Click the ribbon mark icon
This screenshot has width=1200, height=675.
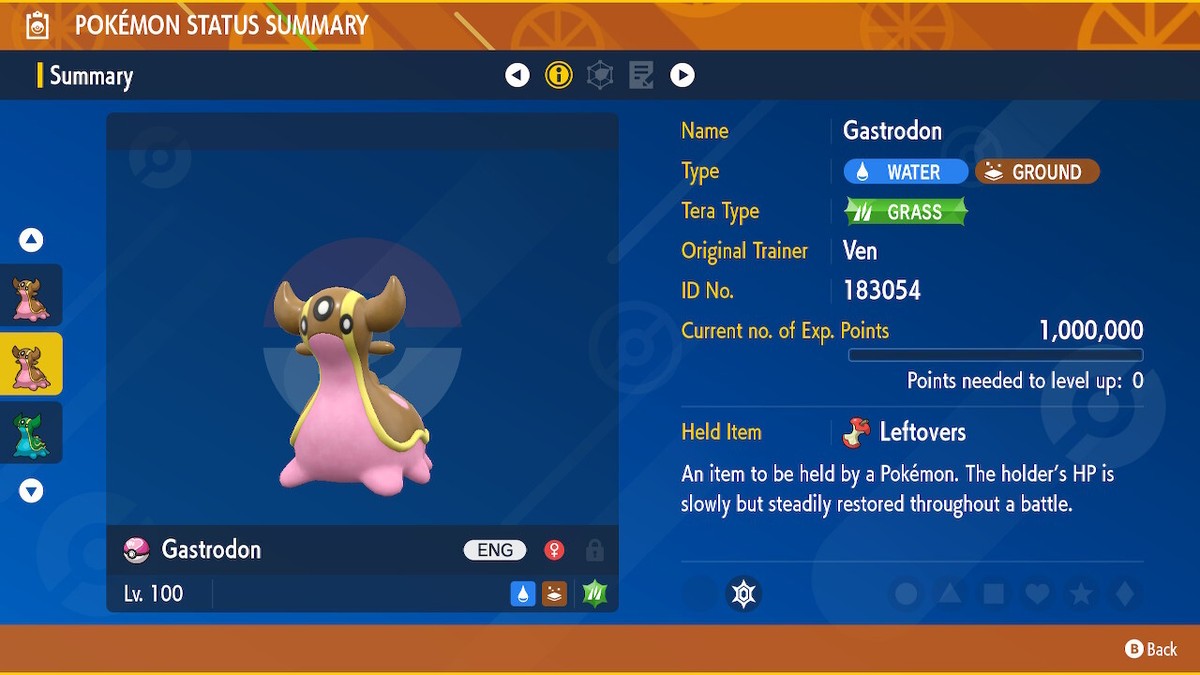(x=742, y=594)
